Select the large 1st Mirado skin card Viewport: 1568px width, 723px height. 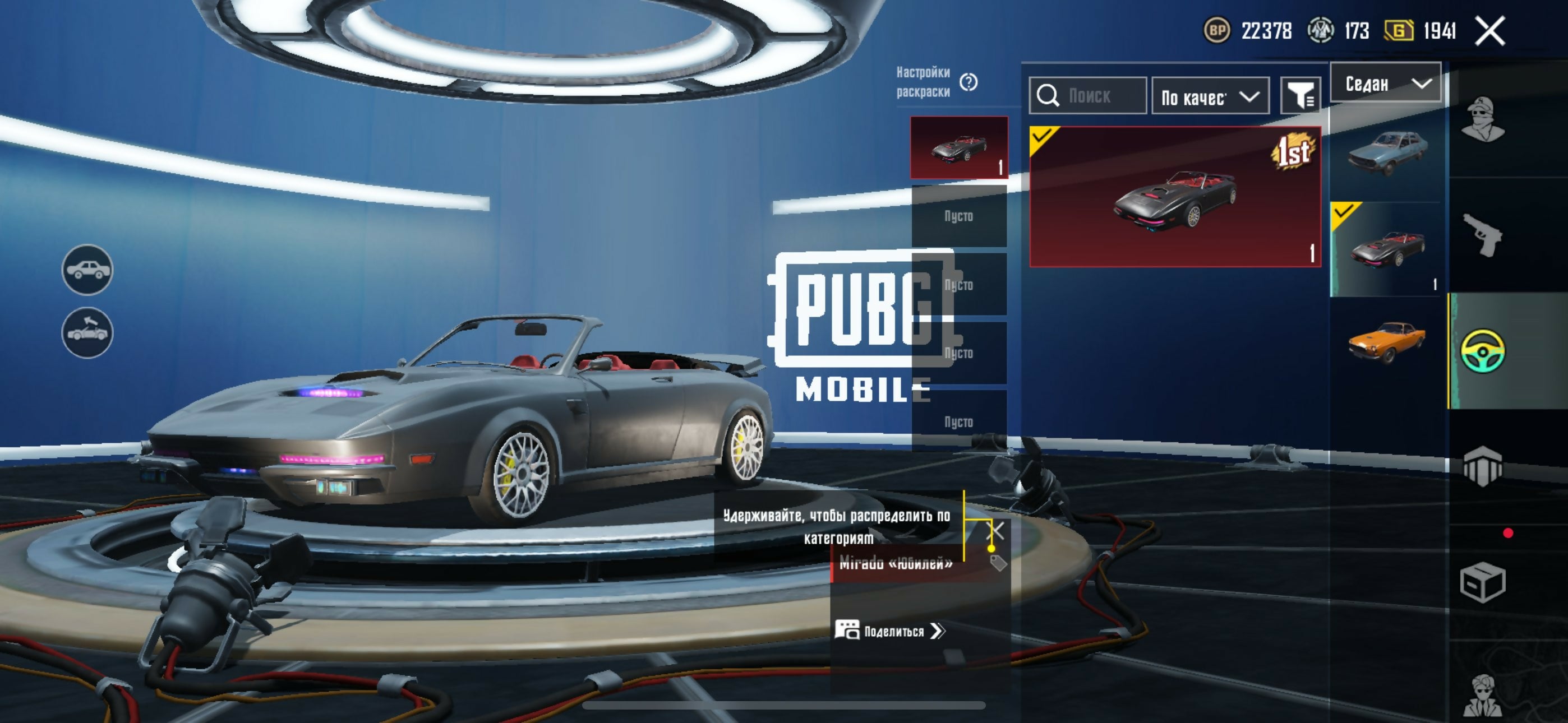click(1174, 197)
